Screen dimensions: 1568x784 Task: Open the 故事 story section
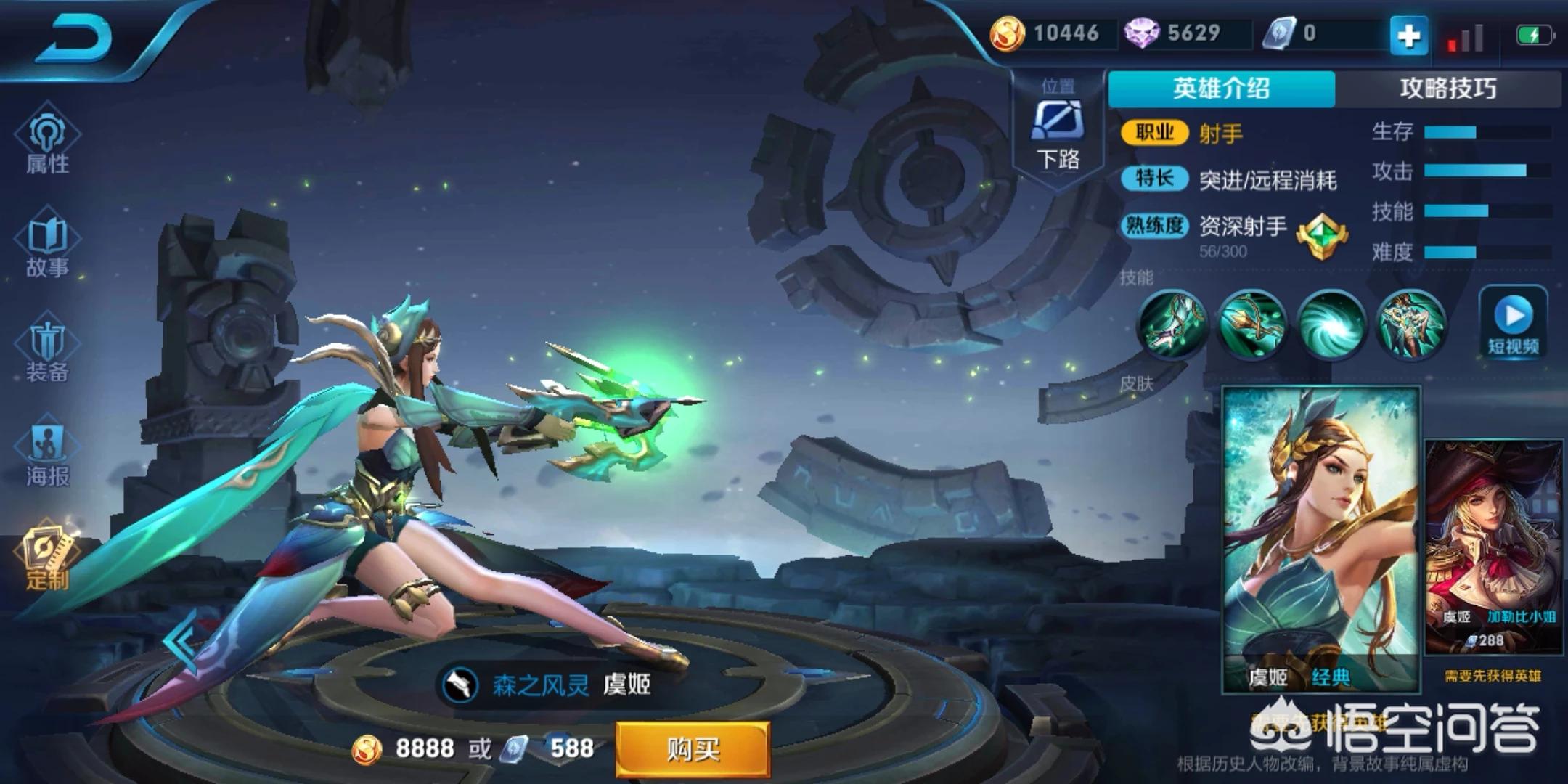click(x=47, y=247)
